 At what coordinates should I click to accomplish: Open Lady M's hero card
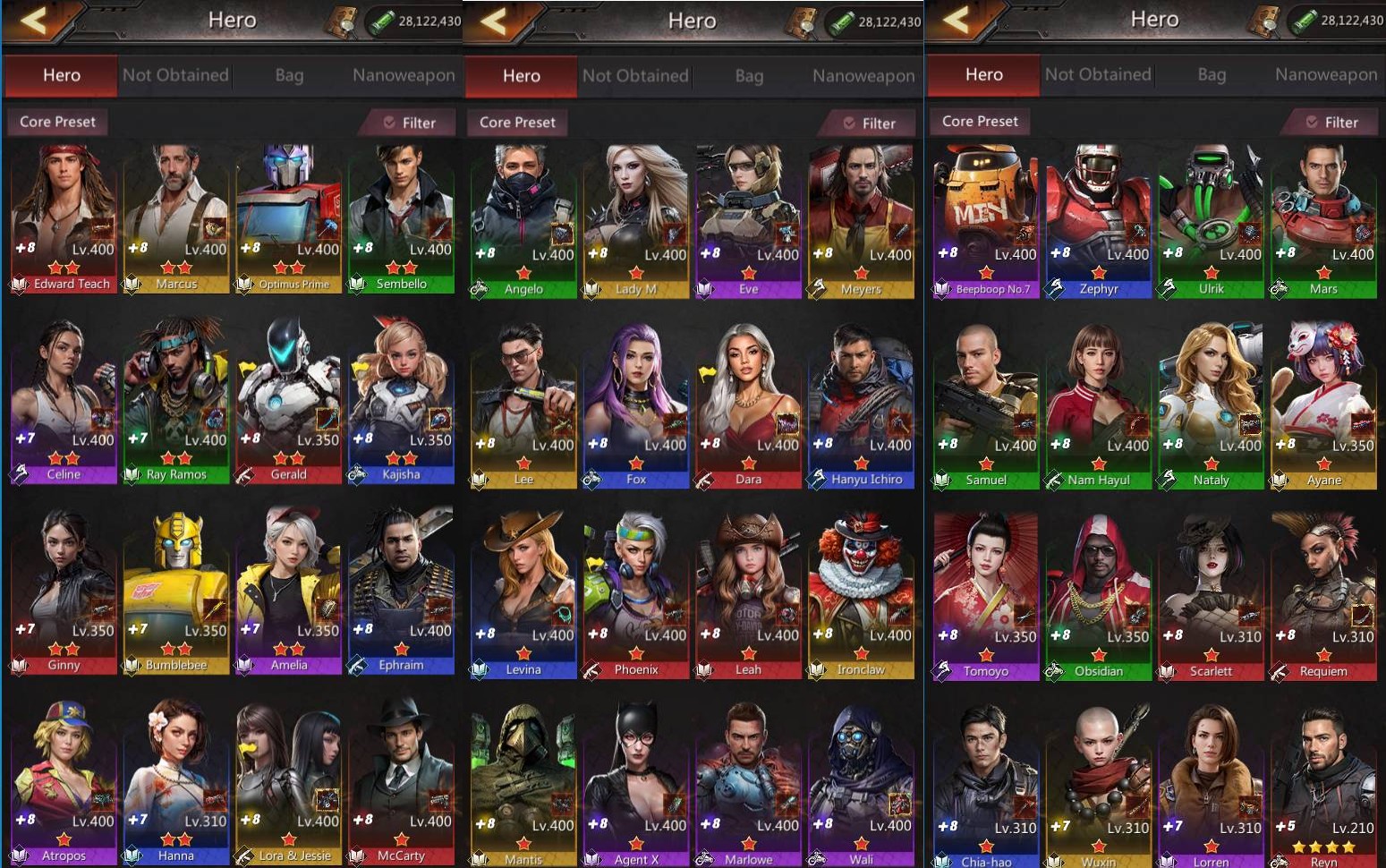click(x=636, y=222)
